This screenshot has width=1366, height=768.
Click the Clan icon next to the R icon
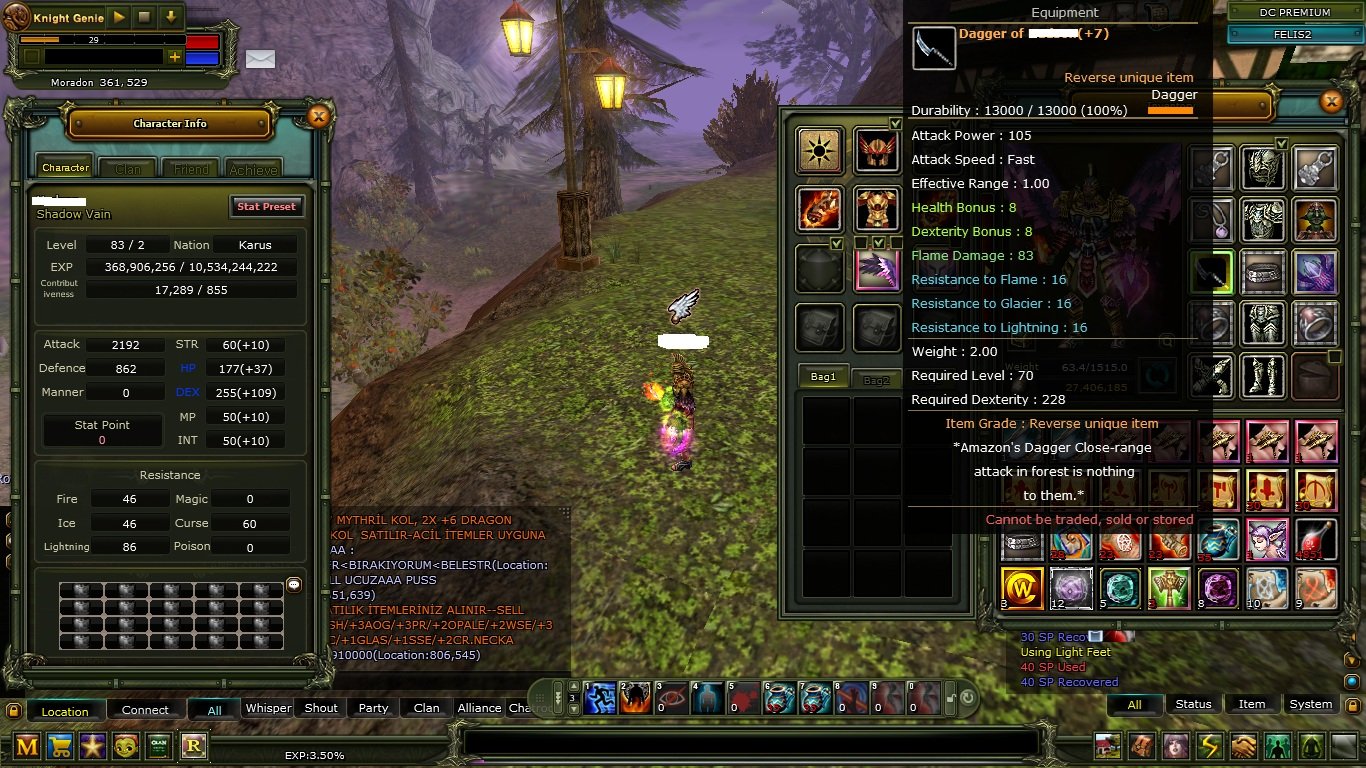click(x=160, y=746)
